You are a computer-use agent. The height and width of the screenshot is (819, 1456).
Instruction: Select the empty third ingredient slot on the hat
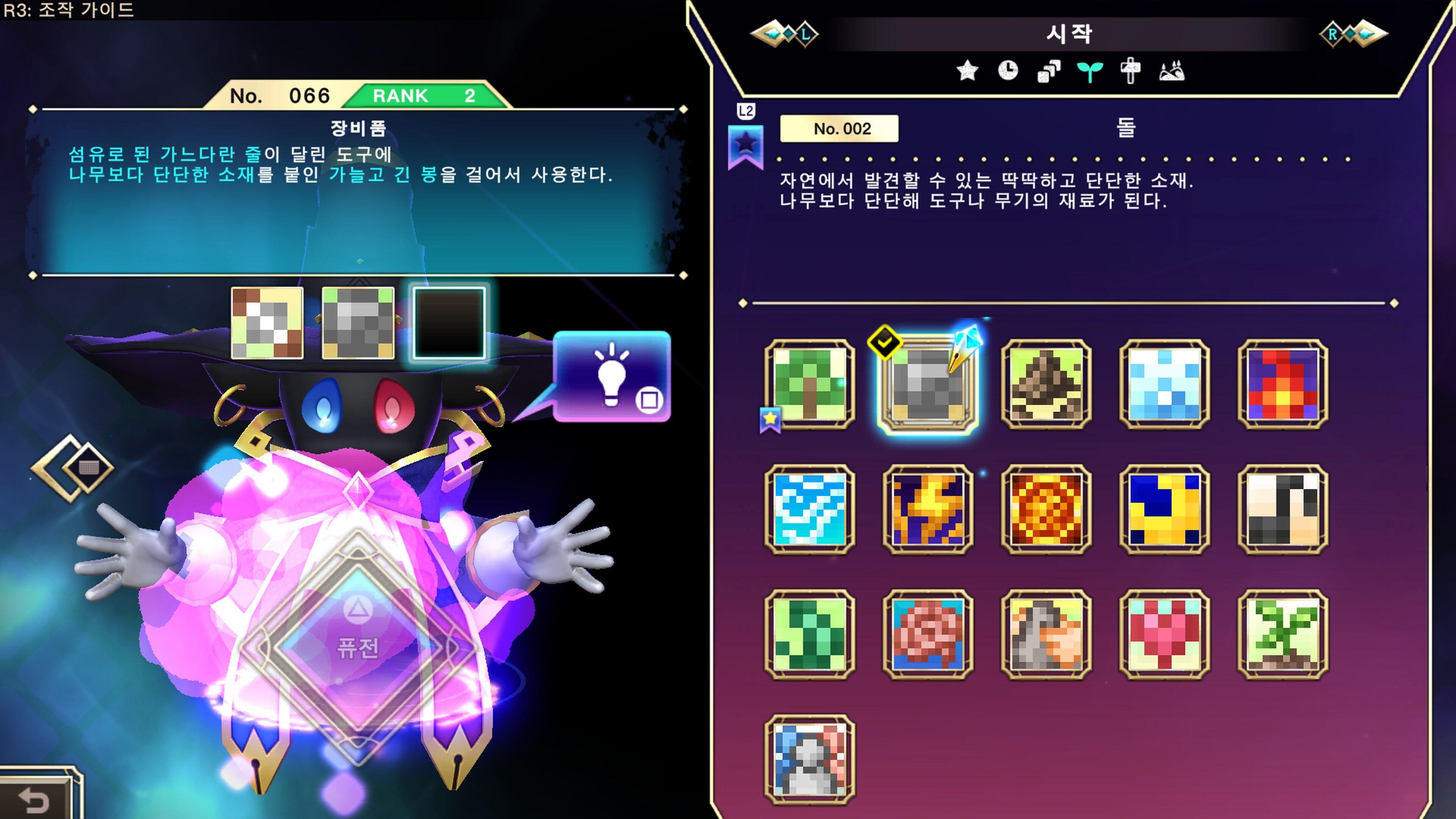(x=449, y=322)
